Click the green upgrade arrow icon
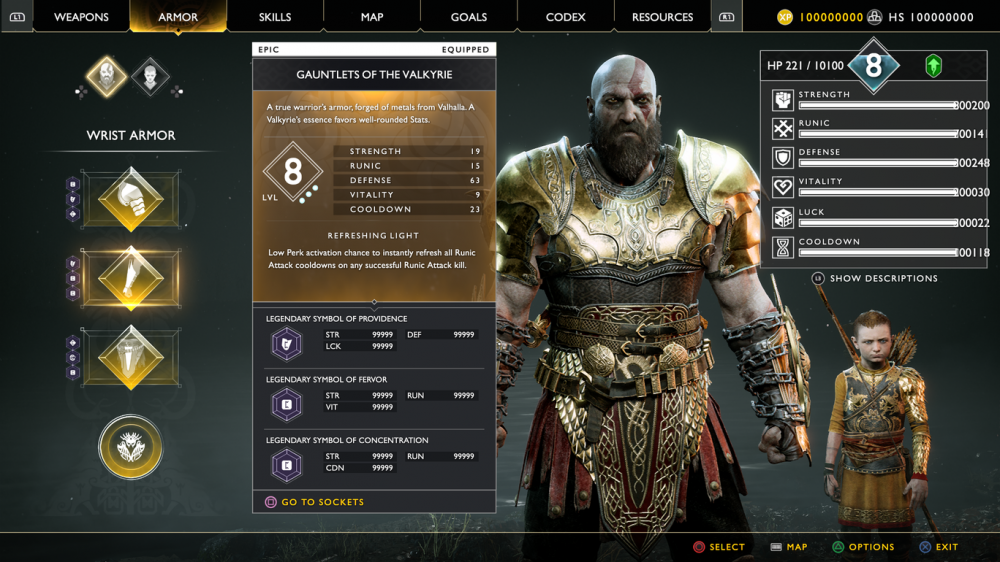This screenshot has height=562, width=1000. [933, 66]
